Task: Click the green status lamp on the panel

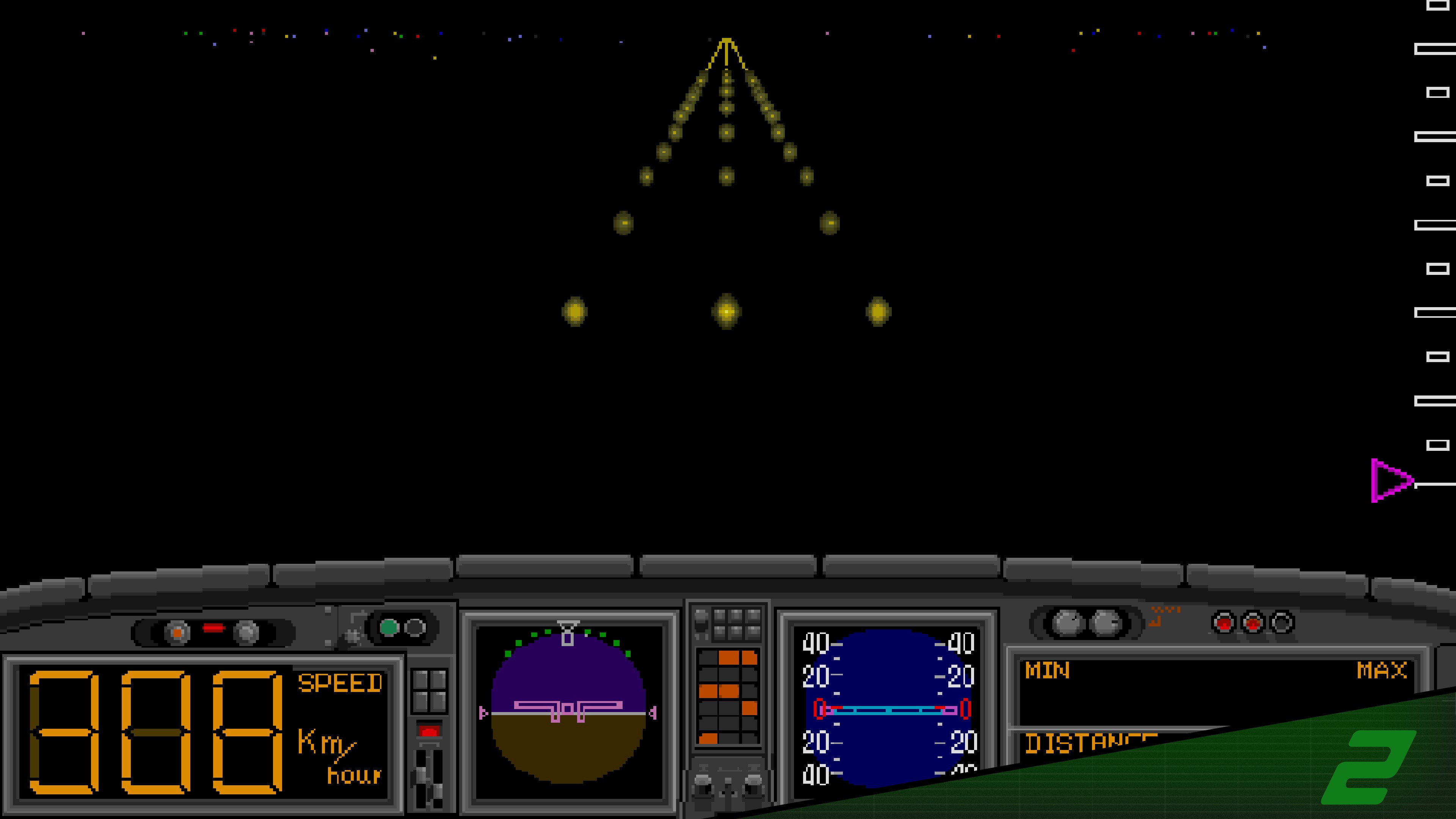Action: coord(390,628)
